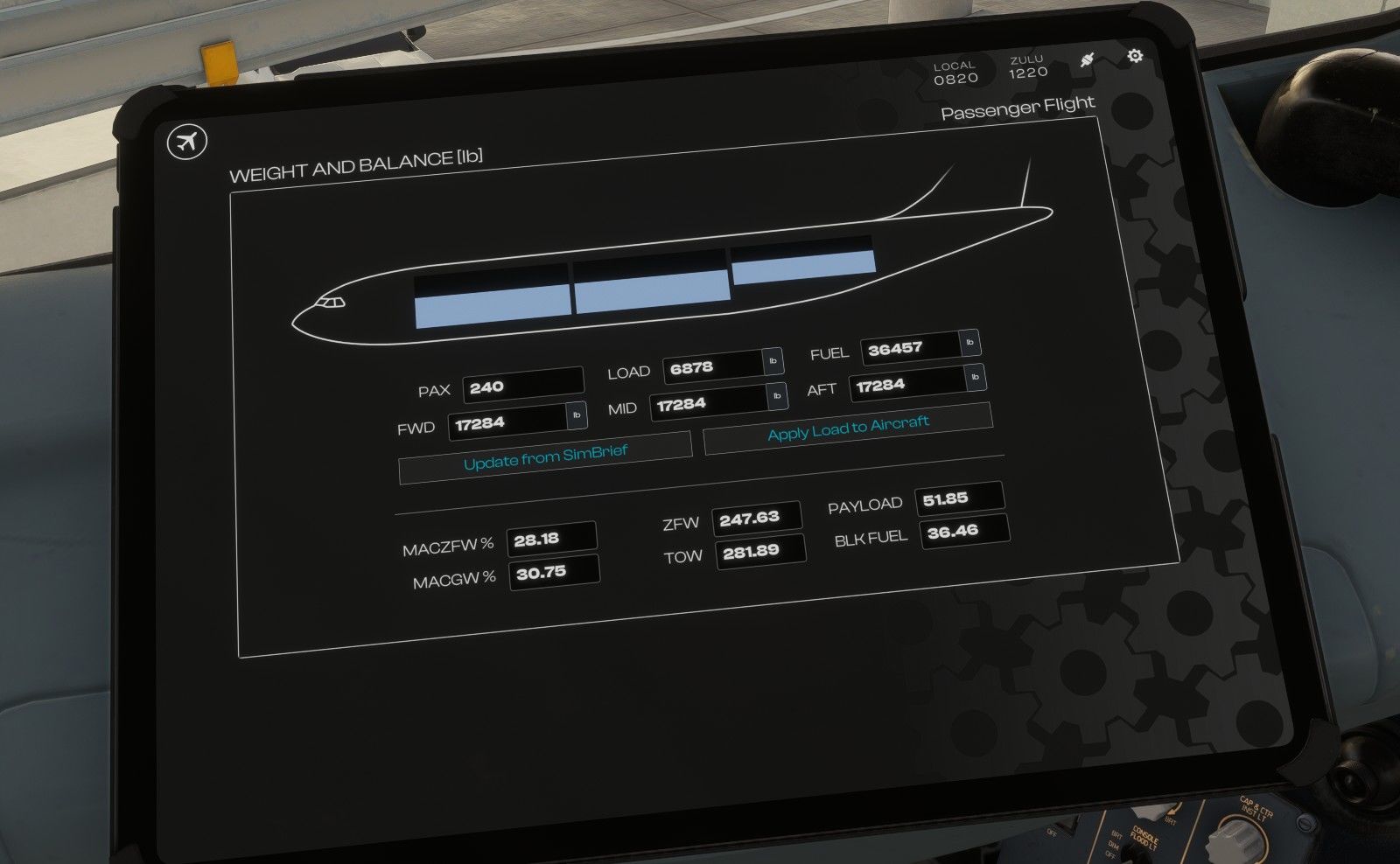The width and height of the screenshot is (1400, 864).
Task: Click Update from SimBrief button
Action: click(x=545, y=457)
